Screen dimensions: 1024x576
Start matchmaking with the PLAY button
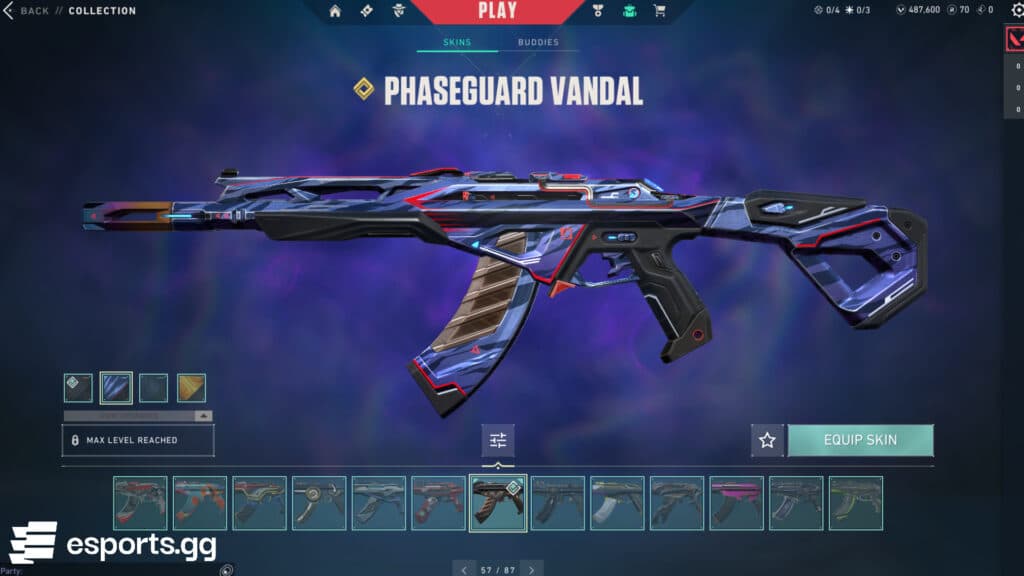coord(497,11)
